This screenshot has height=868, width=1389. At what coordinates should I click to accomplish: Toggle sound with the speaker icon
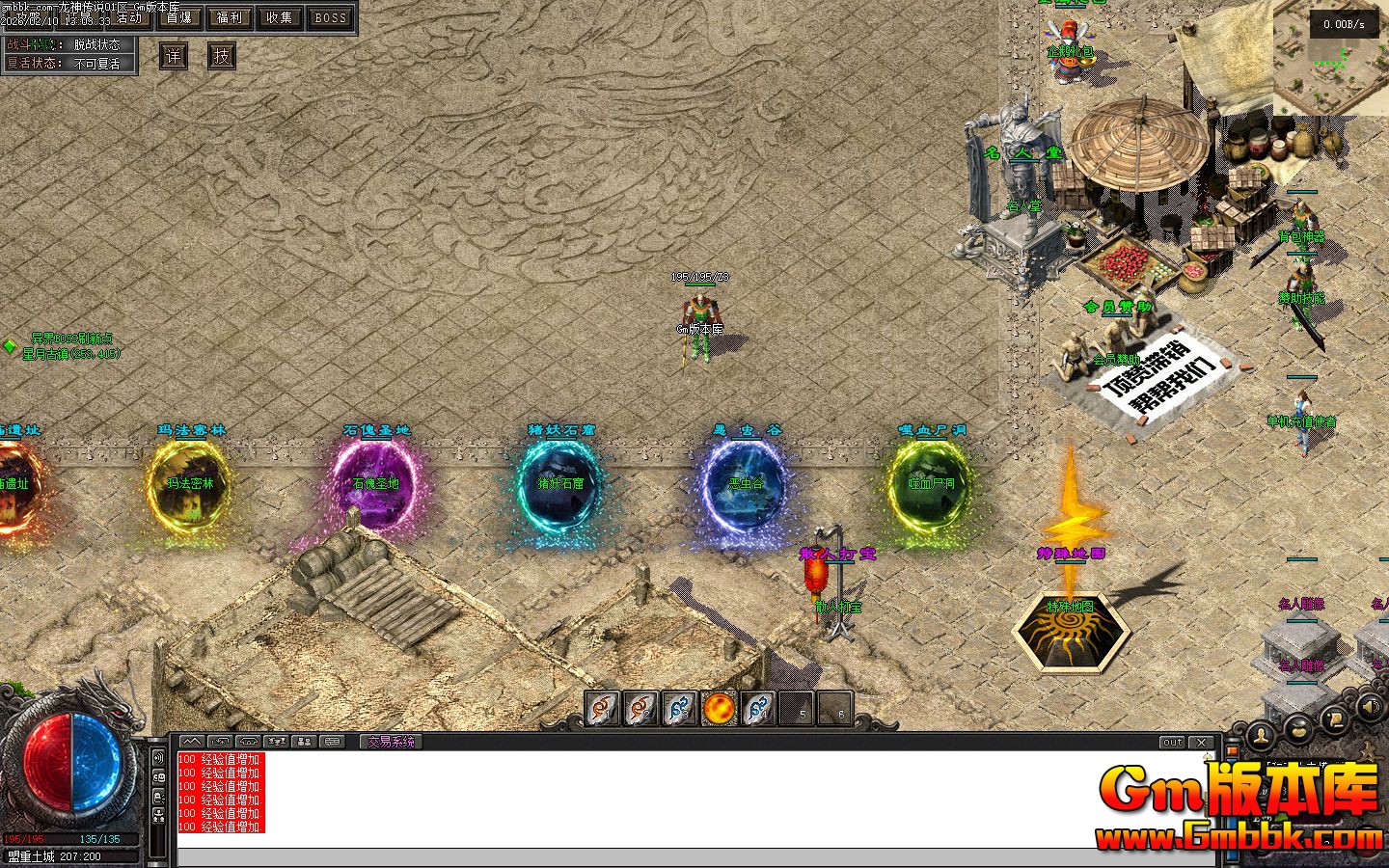[x=1370, y=709]
